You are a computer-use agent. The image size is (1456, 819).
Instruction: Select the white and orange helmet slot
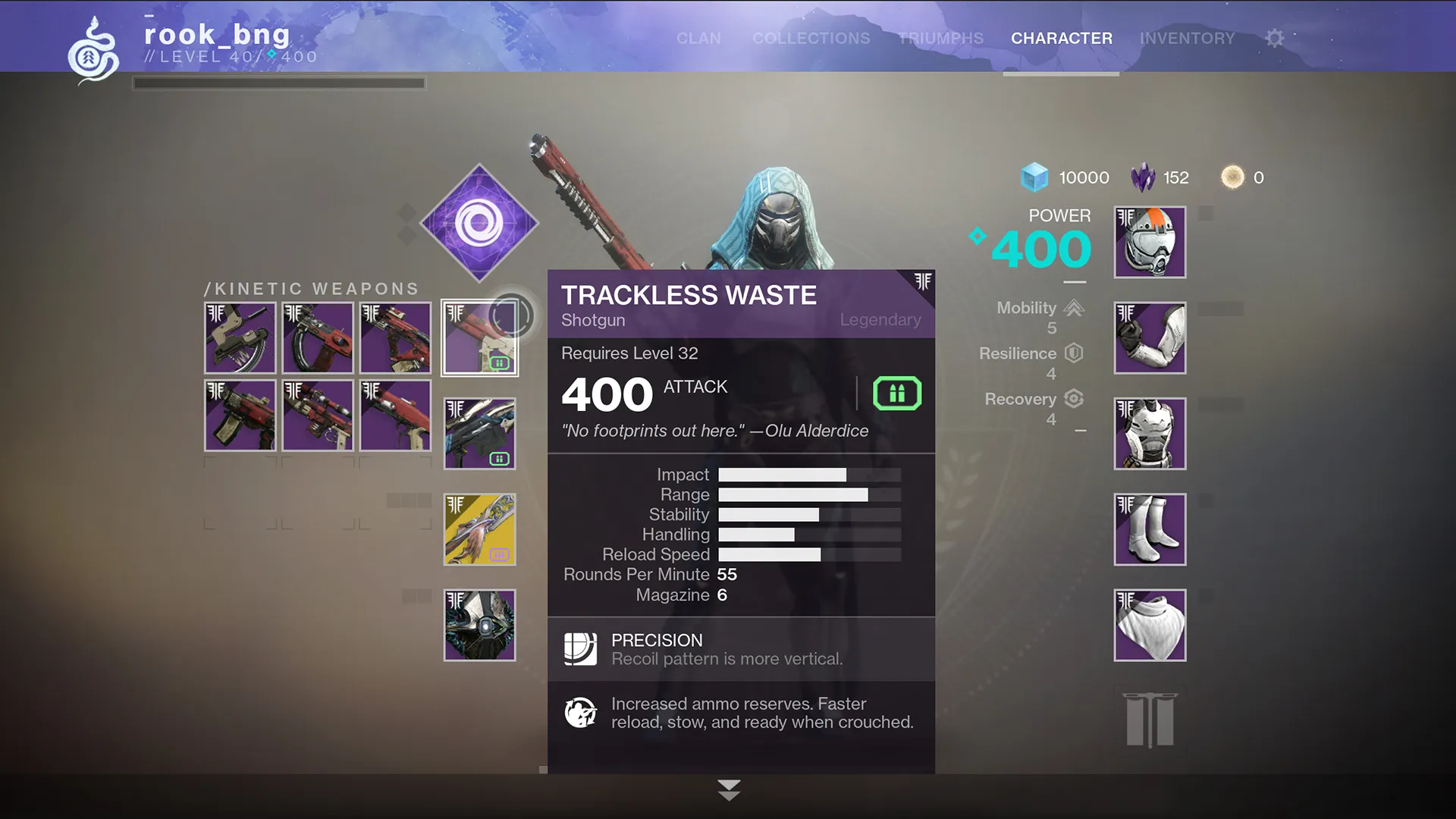[1150, 242]
